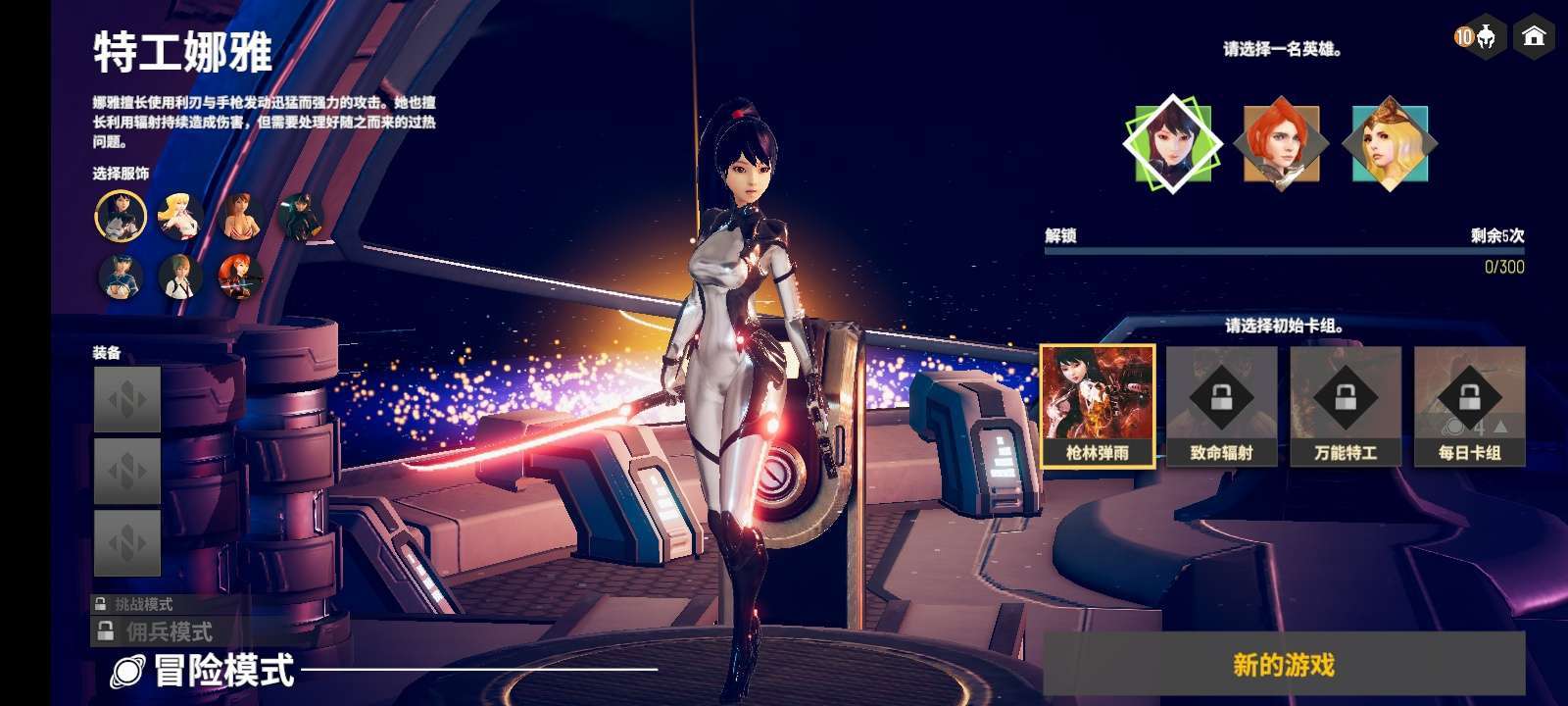Choose the locked 致命辐射 deck

coord(1221,404)
